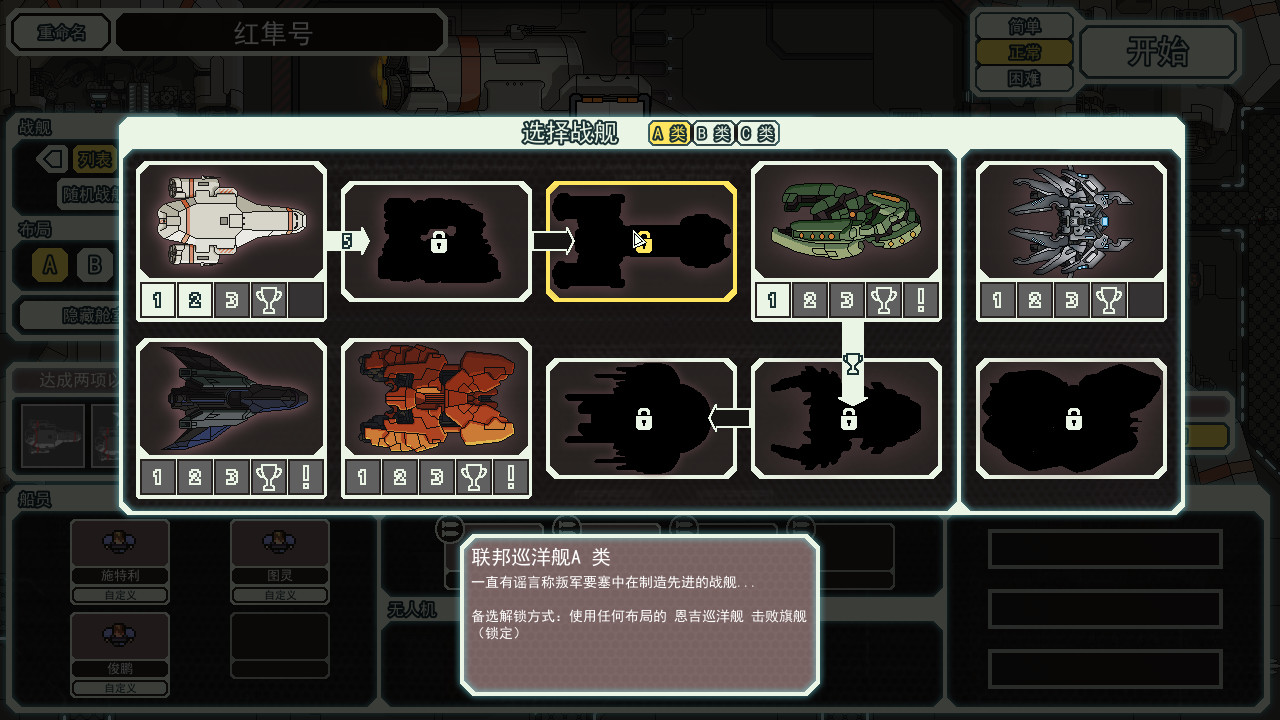Click the 重命名 rename button
1280x720 pixels.
(x=60, y=32)
